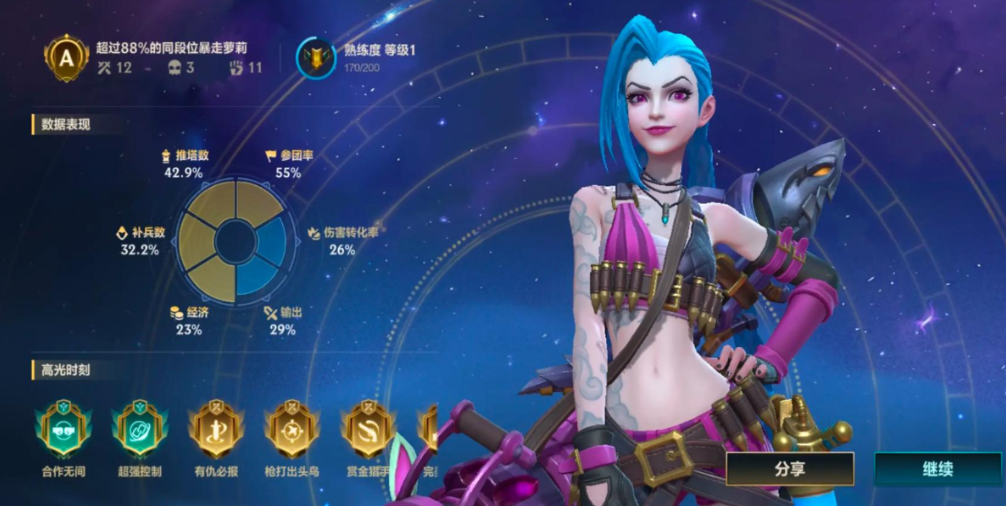Click the 分享 share button

(790, 468)
